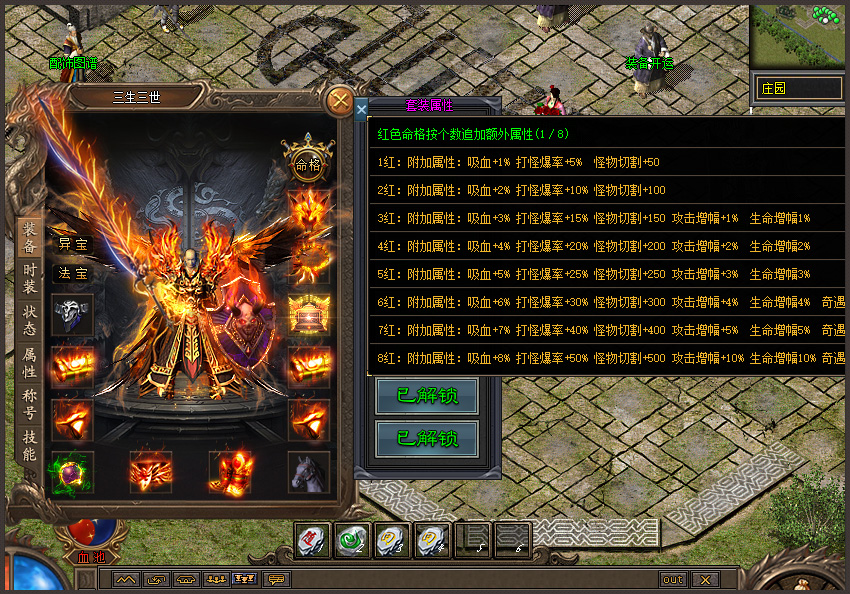Open the 状态 status tab

(x=29, y=320)
